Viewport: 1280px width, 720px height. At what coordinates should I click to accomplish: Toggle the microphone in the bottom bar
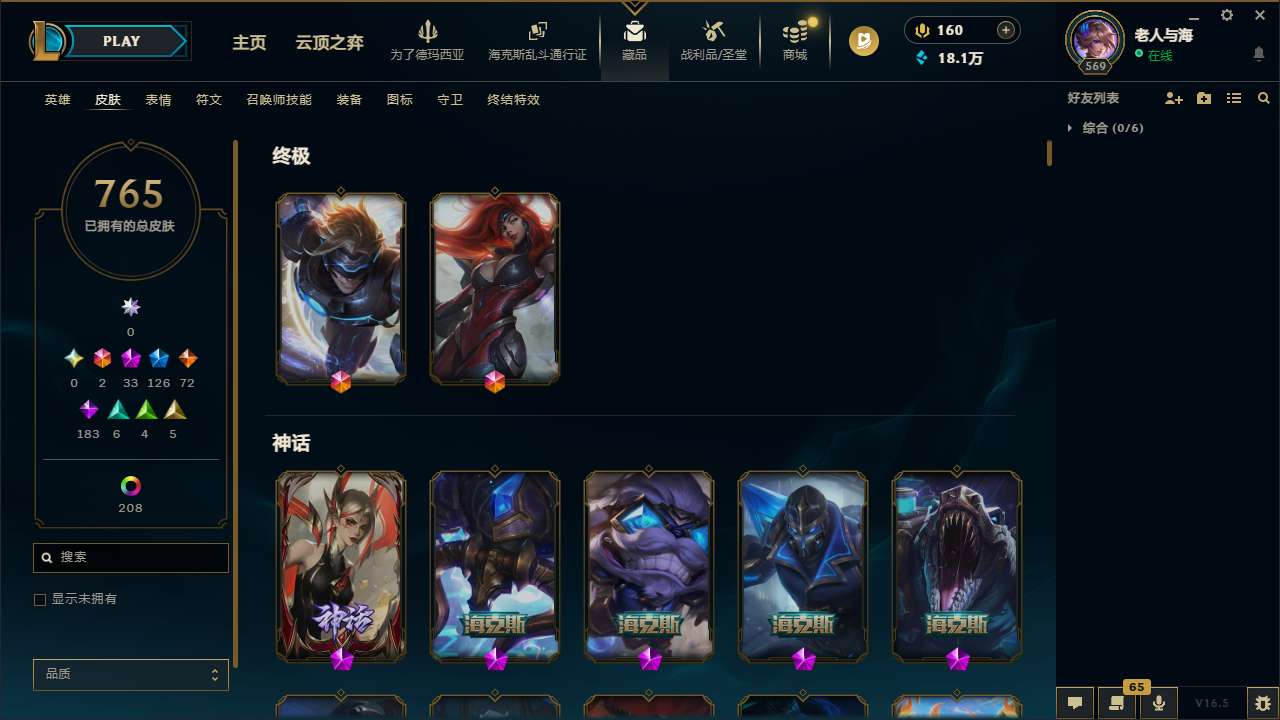point(1158,703)
